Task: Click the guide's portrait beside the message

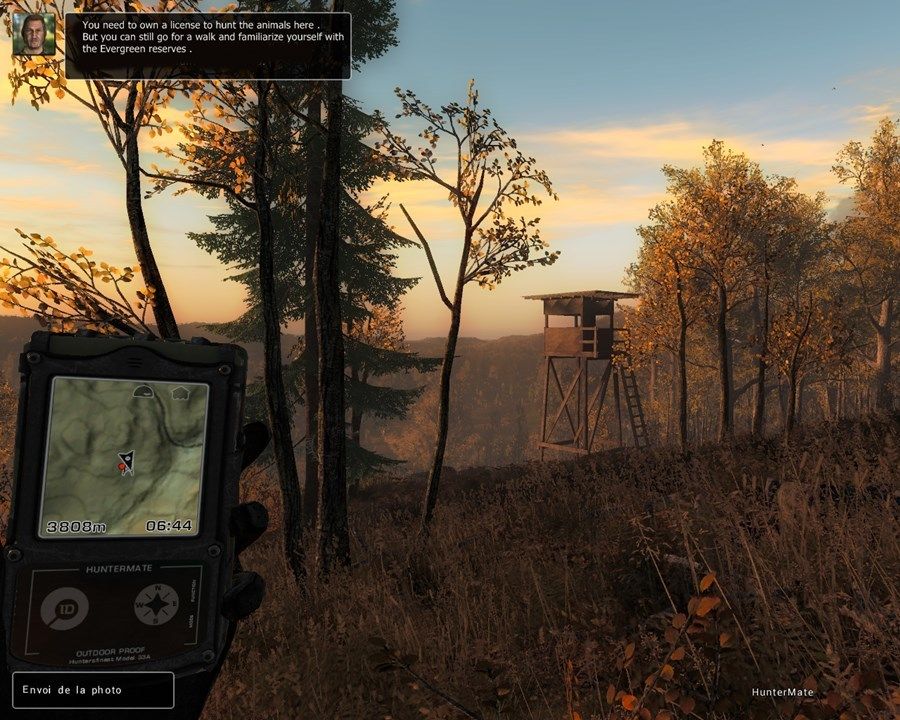Action: (34, 35)
